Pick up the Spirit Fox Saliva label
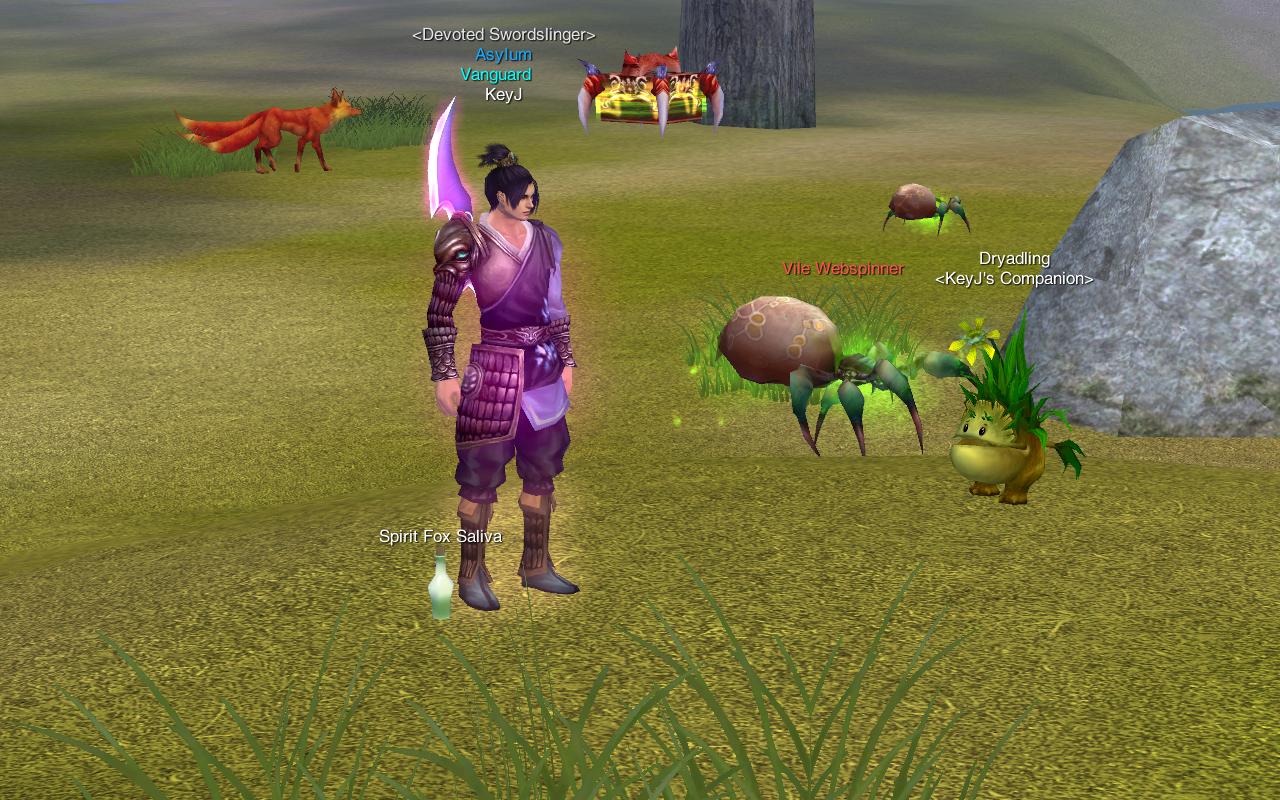Screen dimensions: 1280x800 pos(440,537)
